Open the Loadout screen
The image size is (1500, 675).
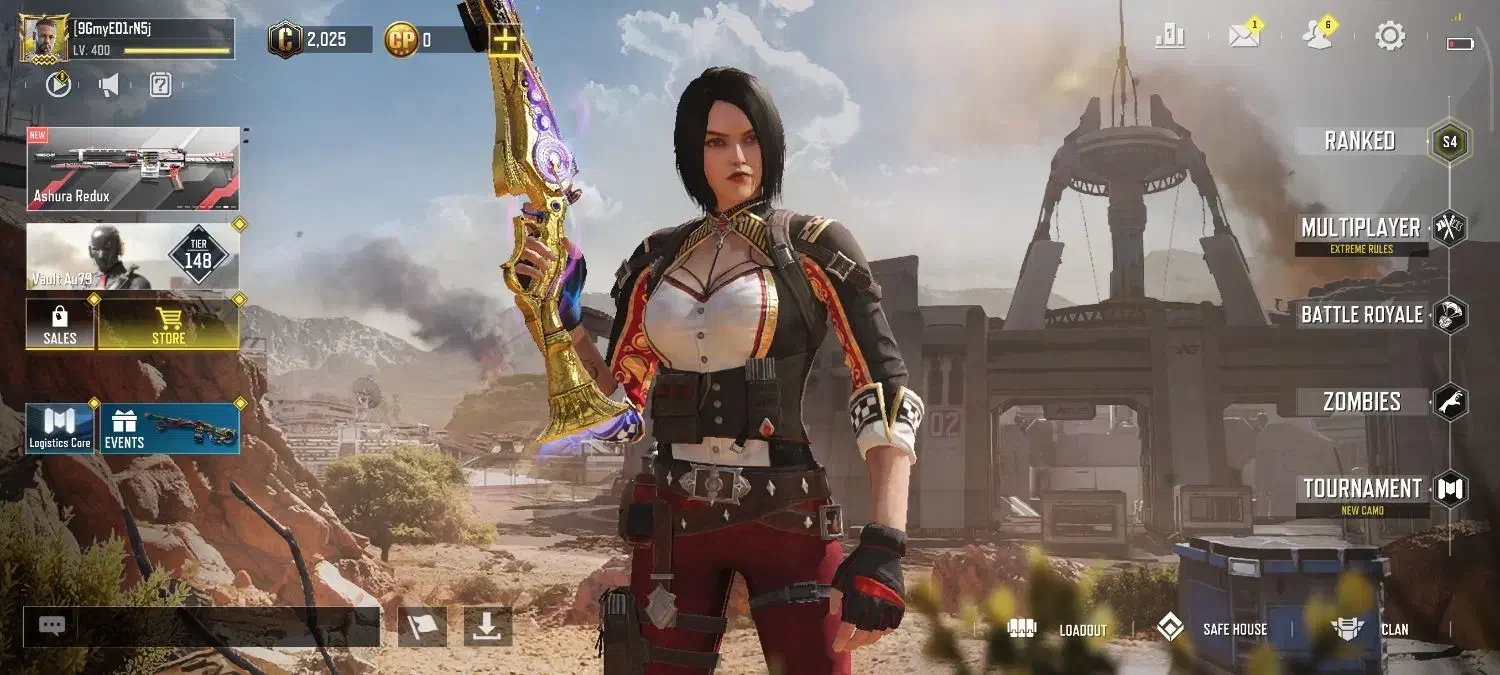click(1058, 629)
